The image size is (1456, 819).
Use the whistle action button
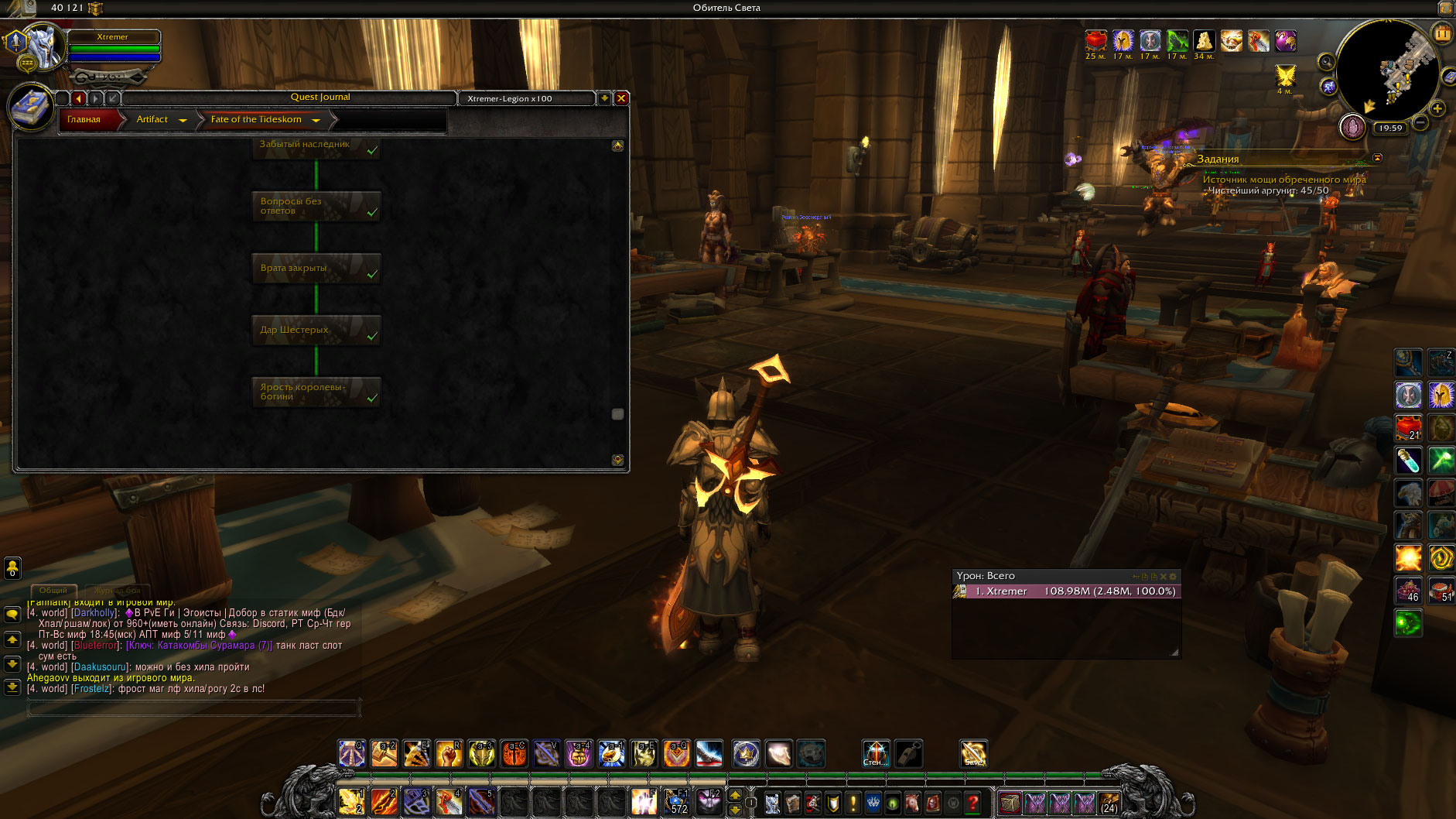pyautogui.click(x=909, y=753)
